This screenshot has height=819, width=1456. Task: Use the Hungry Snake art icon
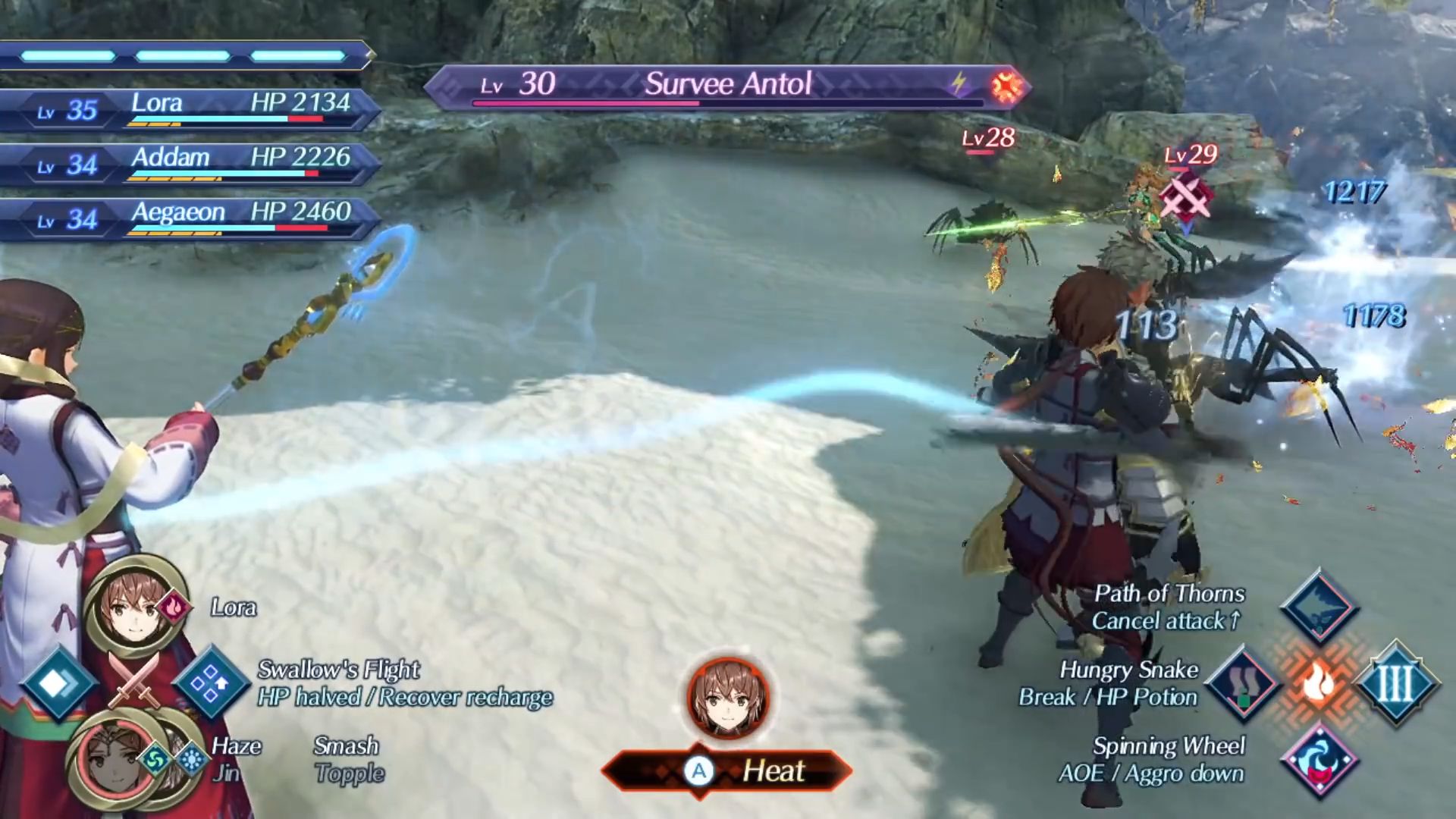pyautogui.click(x=1244, y=682)
